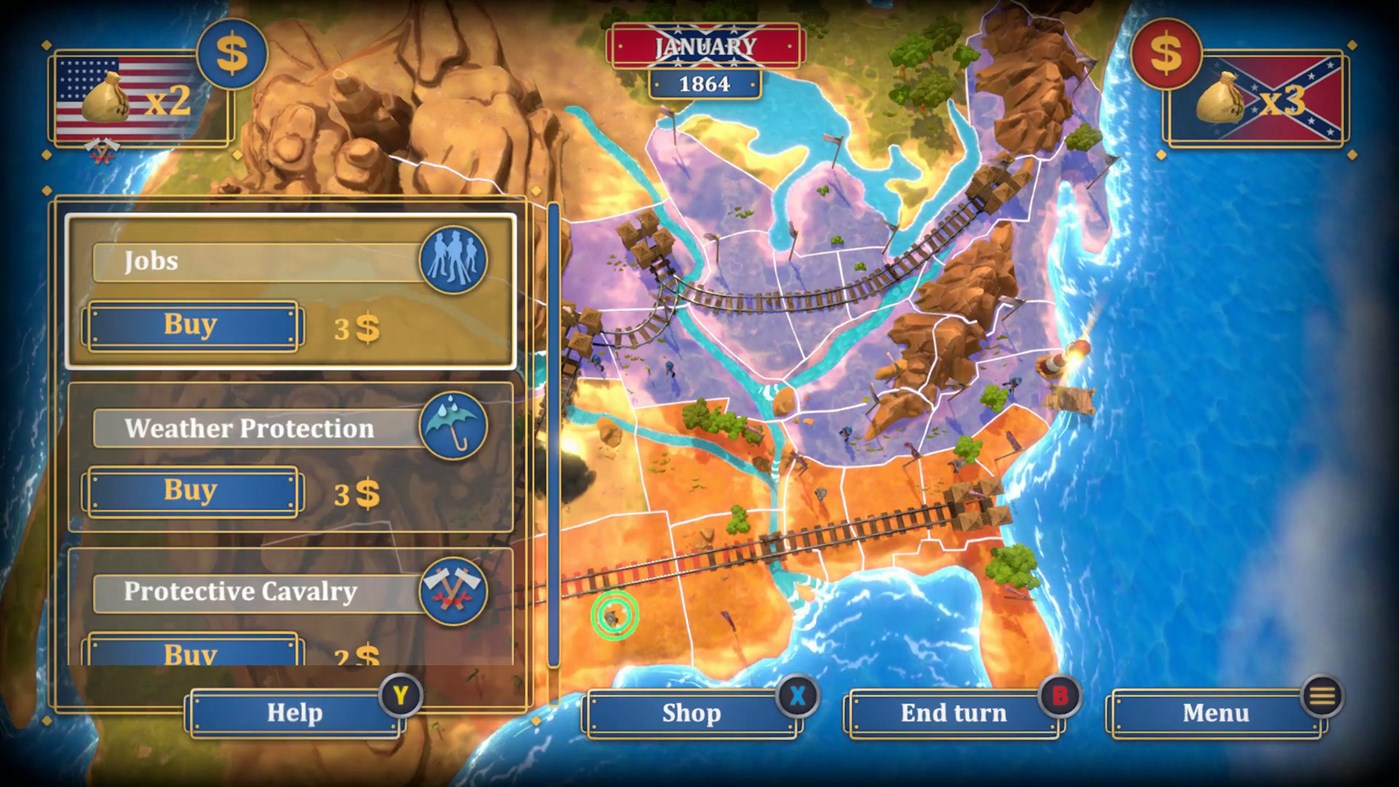Click the hamburger icon on the Menu button

point(1322,698)
